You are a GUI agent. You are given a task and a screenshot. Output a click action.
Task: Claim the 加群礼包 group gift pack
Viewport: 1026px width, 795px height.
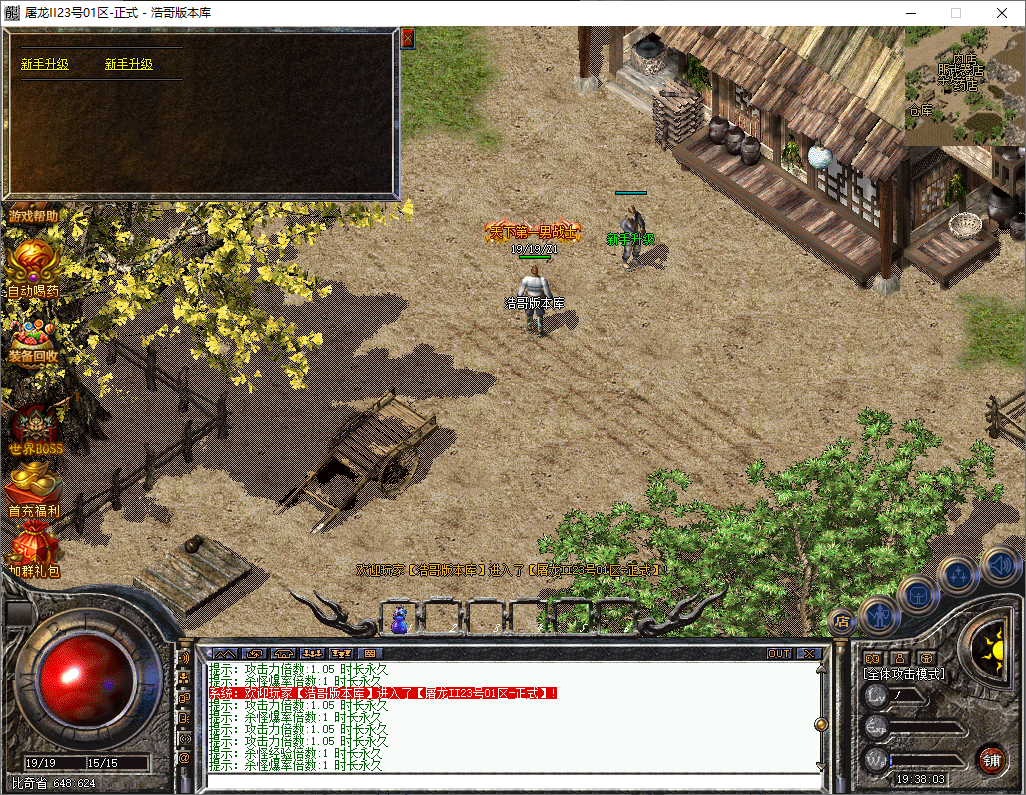(x=34, y=553)
